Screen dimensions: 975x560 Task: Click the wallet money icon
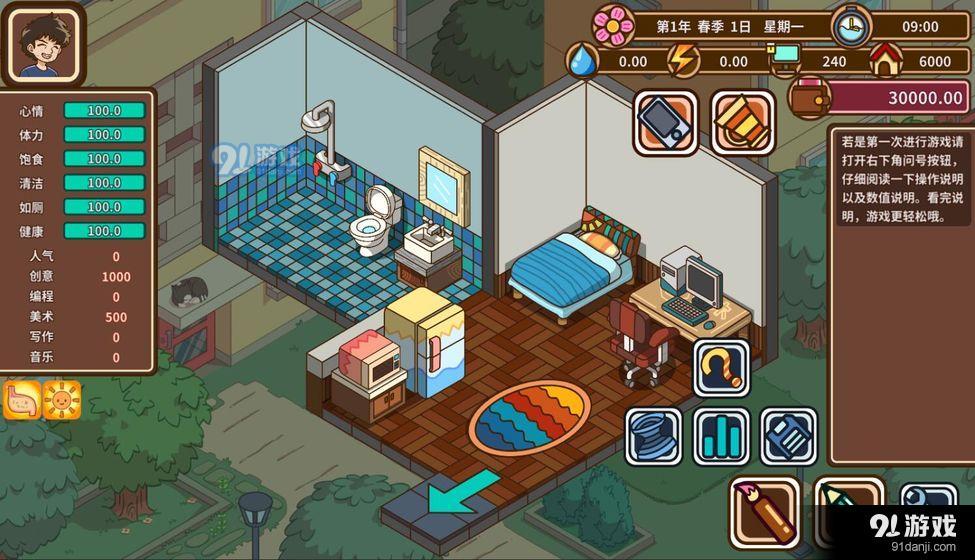[808, 96]
